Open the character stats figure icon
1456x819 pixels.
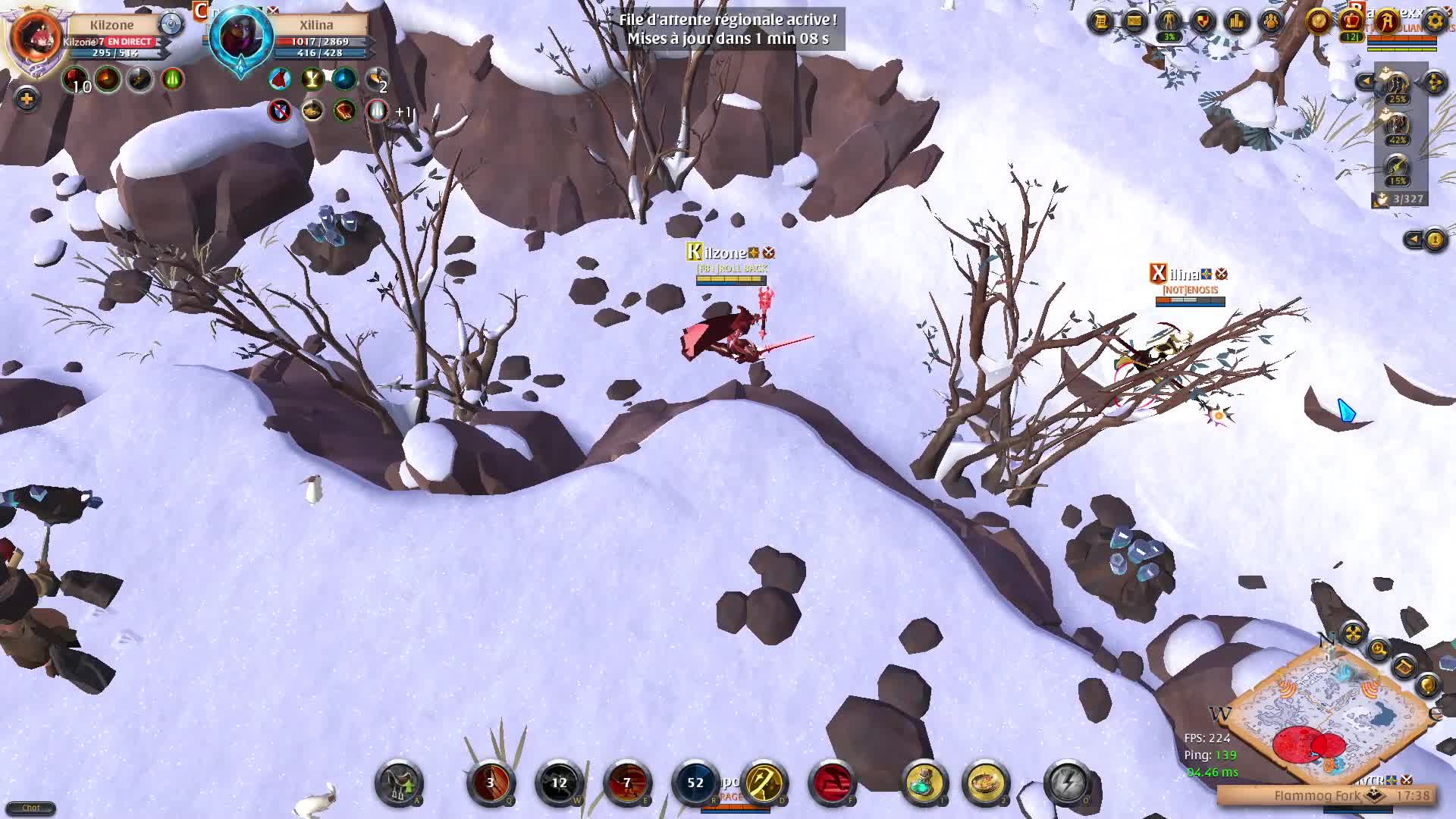[1169, 21]
